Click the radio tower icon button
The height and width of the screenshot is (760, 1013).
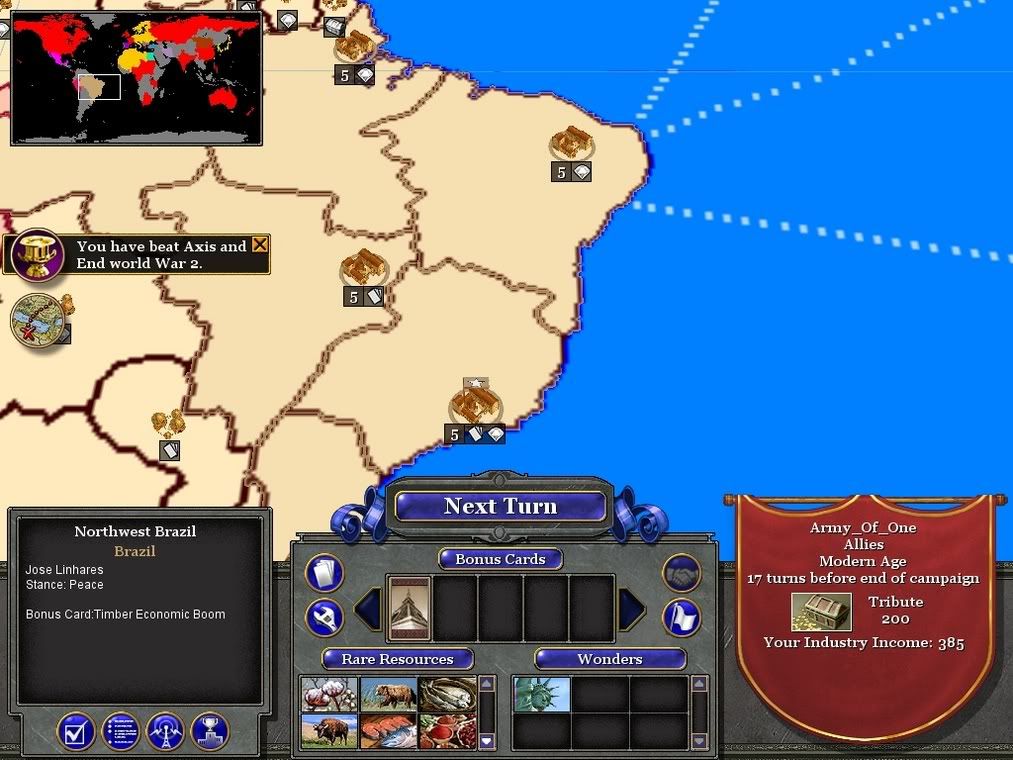pos(165,731)
